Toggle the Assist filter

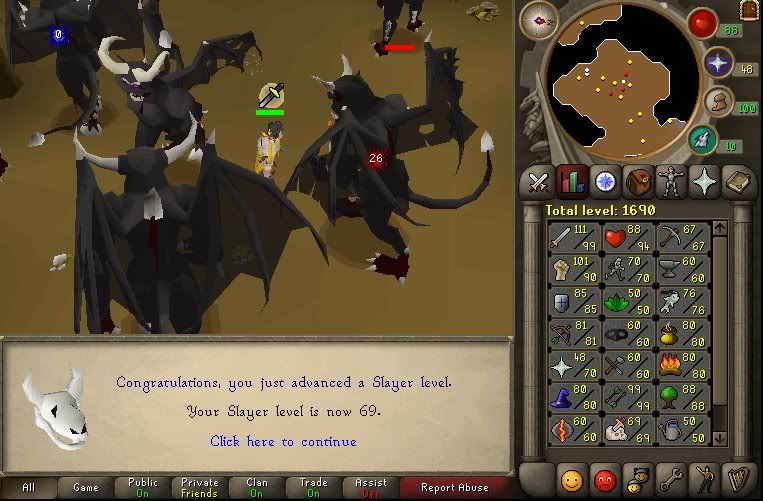371,488
